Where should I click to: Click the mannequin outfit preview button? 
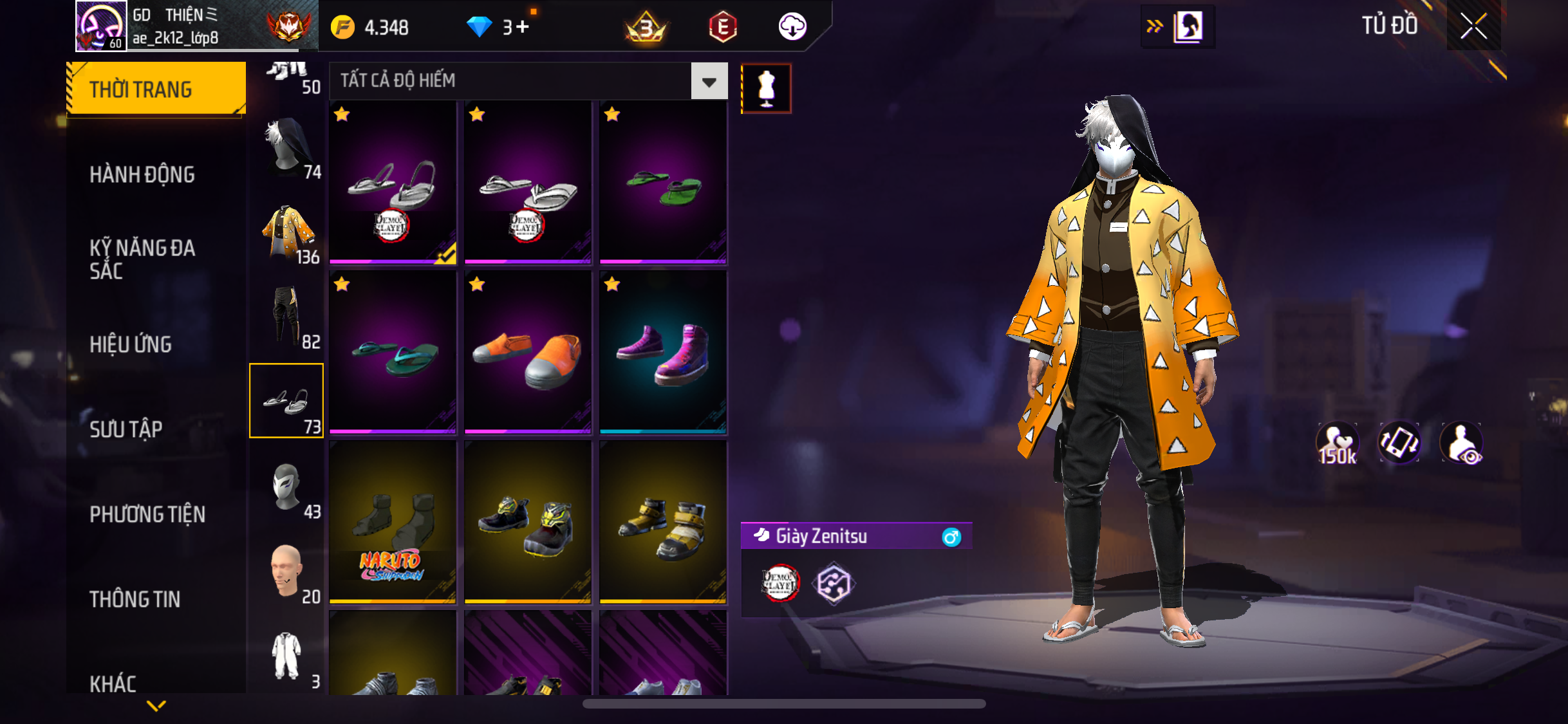coord(766,89)
